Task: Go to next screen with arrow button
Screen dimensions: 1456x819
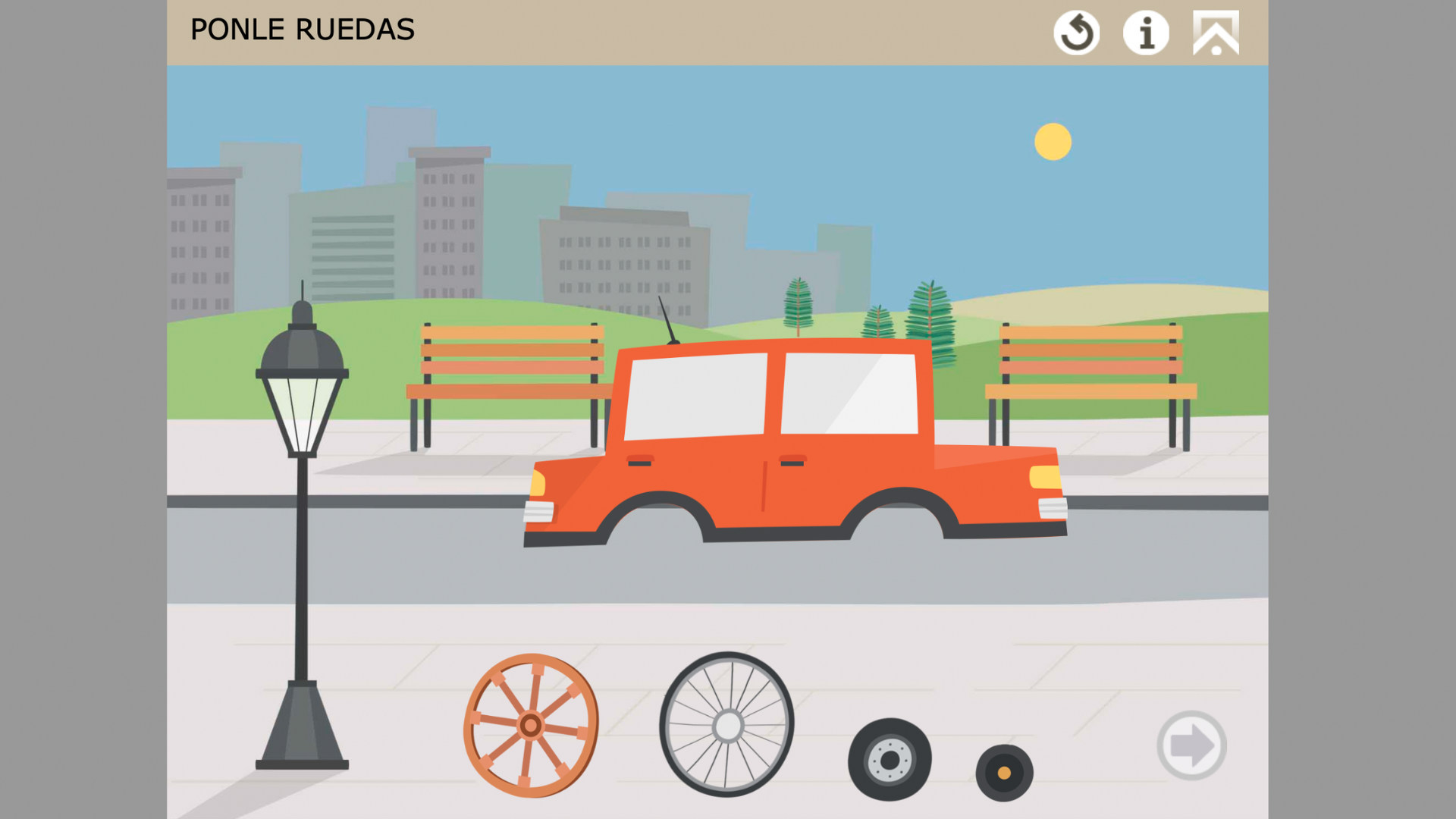Action: click(x=1191, y=745)
